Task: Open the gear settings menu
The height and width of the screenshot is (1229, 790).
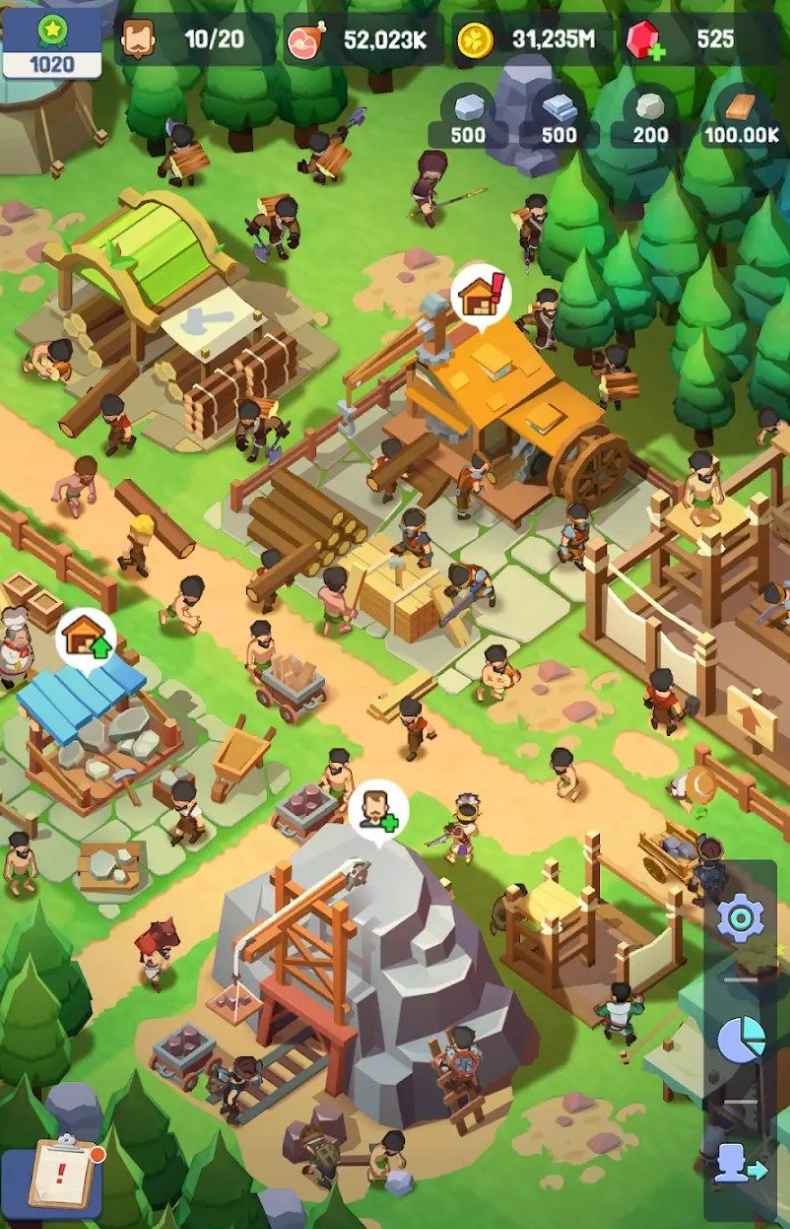Action: [741, 919]
